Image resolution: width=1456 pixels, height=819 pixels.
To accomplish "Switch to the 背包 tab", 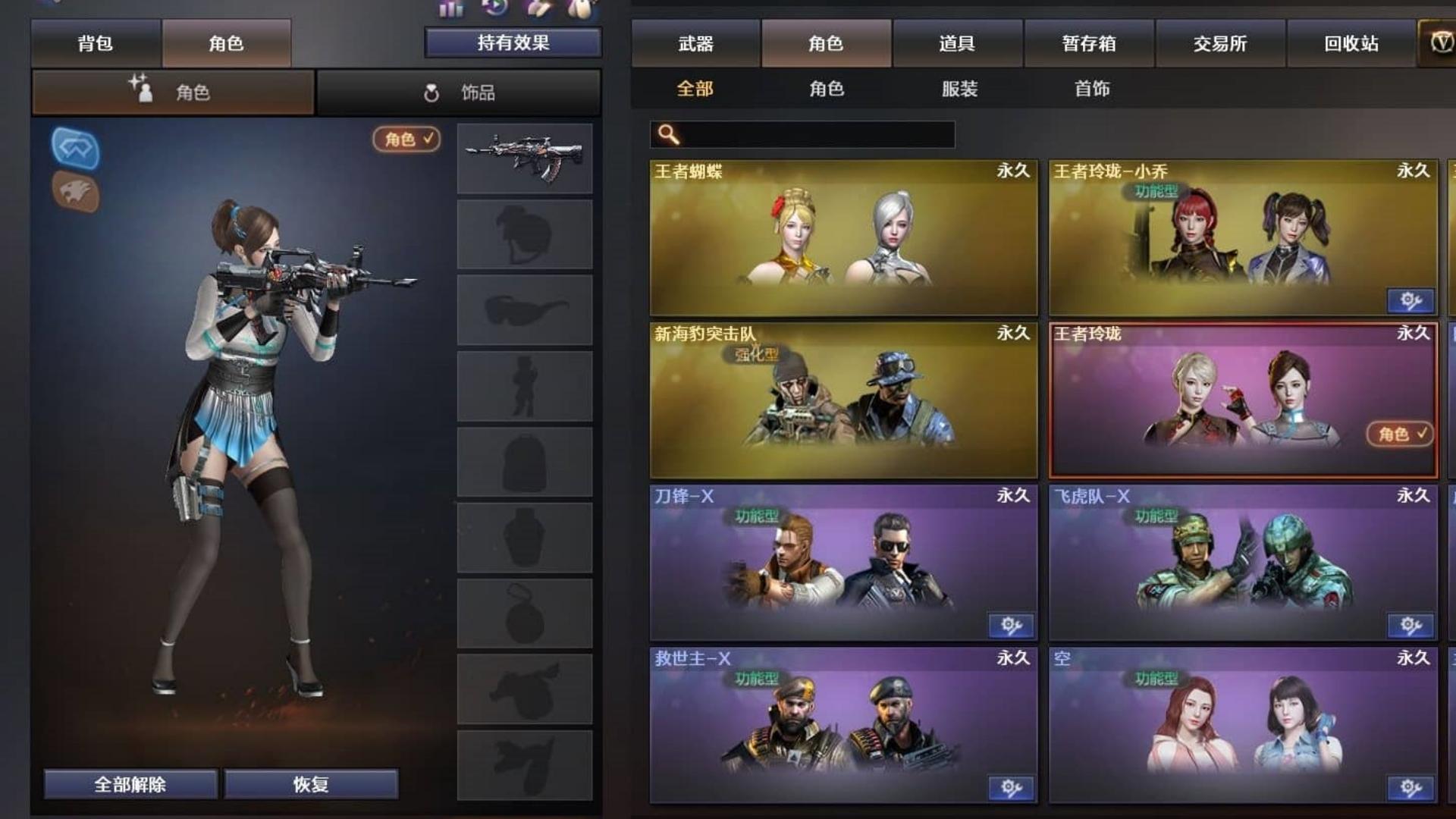I will 96,43.
